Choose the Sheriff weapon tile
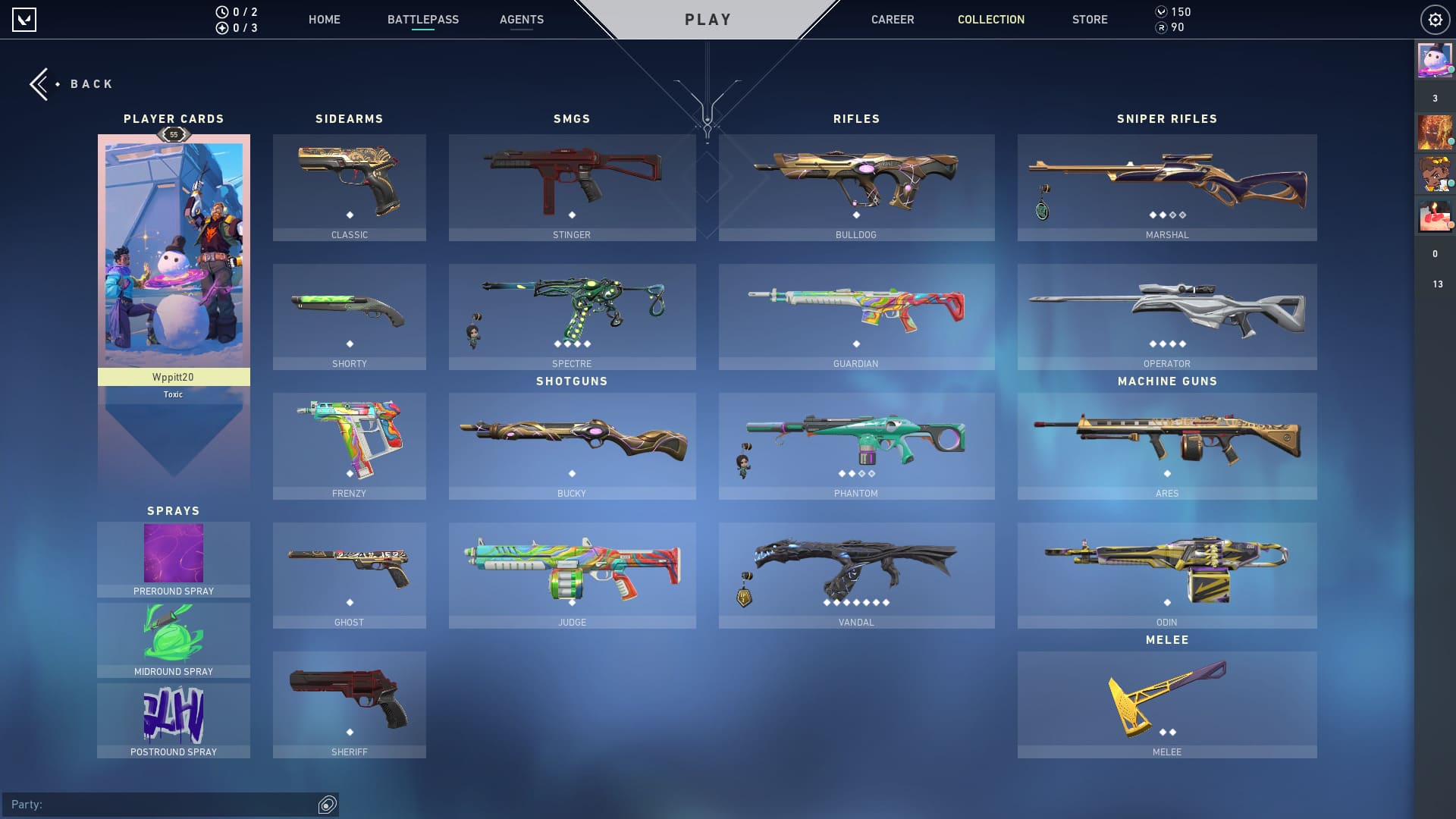 click(349, 704)
